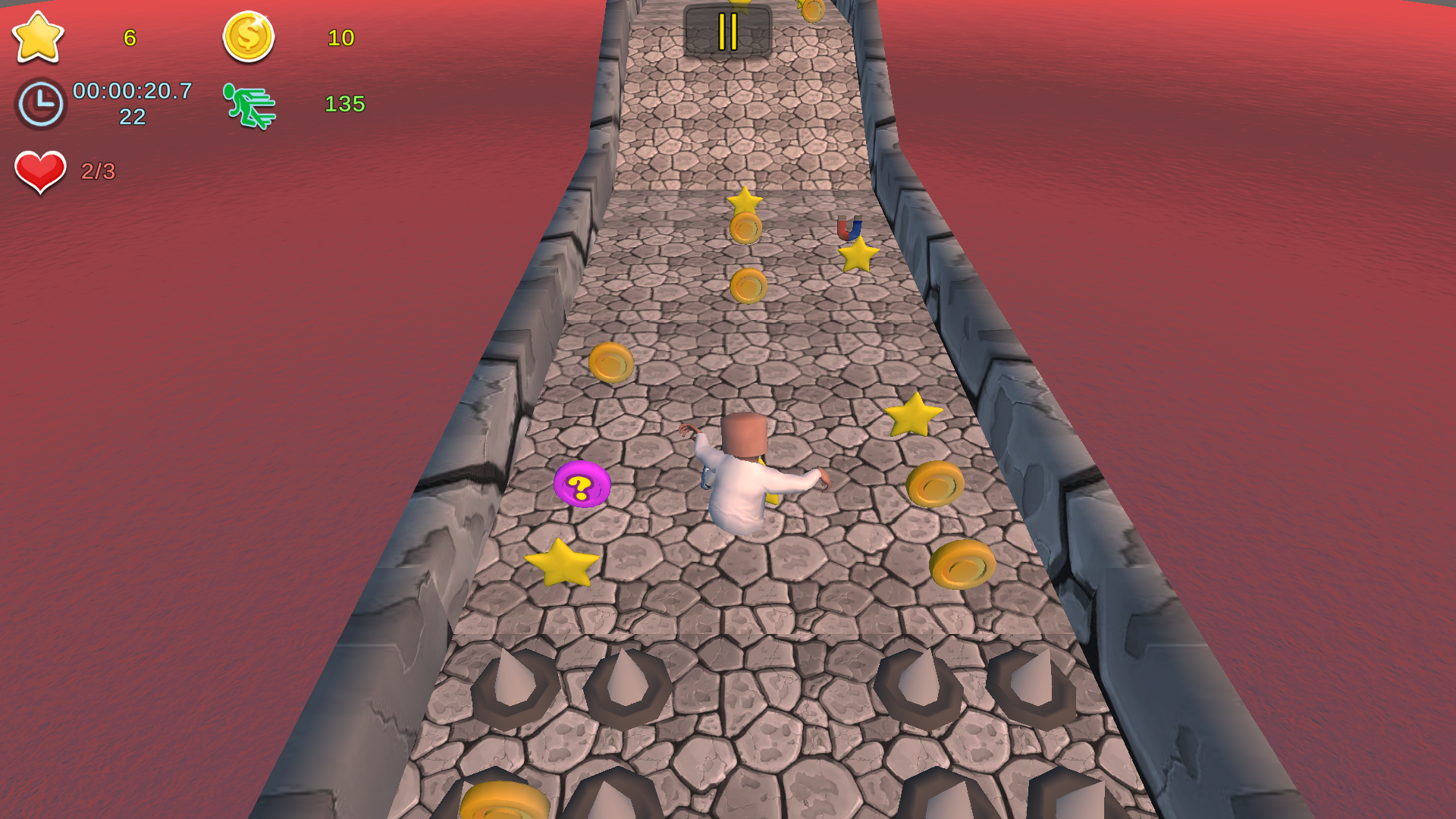The height and width of the screenshot is (819, 1456).
Task: Click the red heart lives icon
Action: [x=41, y=170]
